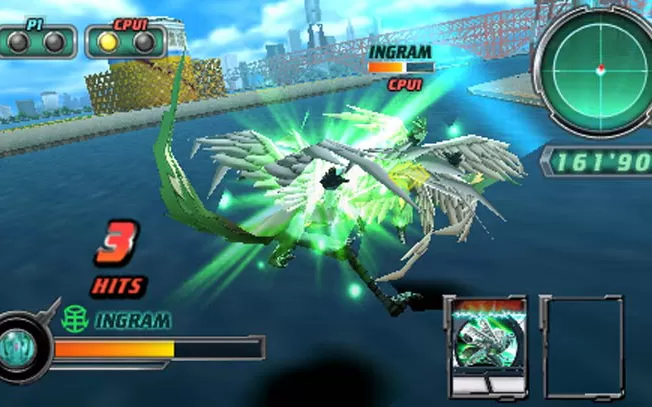
Task: Select the CPU1 round indicator panel
Action: tap(125, 39)
